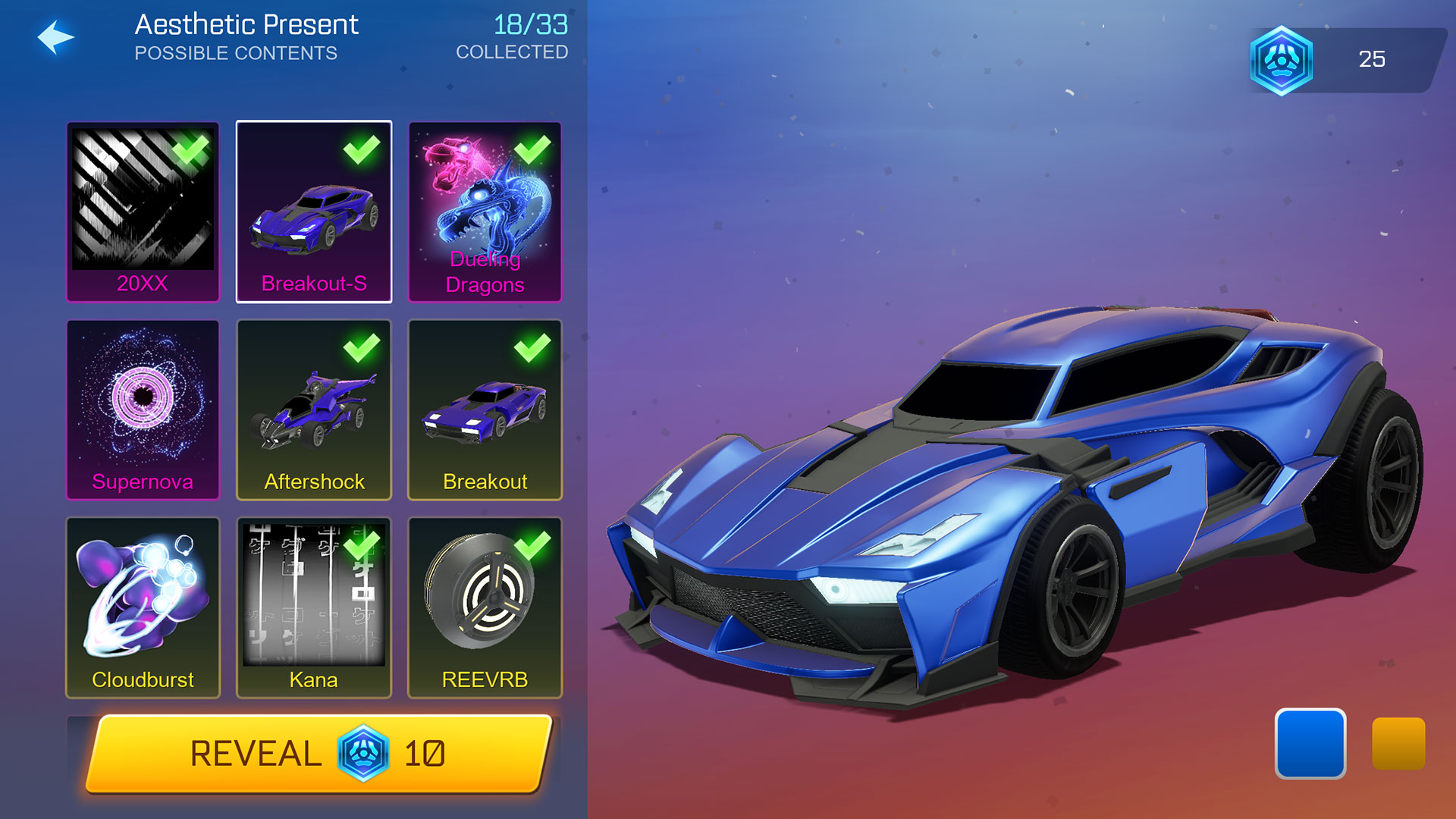The height and width of the screenshot is (819, 1456).
Task: Reveal the present for 10 credits
Action: (x=318, y=754)
